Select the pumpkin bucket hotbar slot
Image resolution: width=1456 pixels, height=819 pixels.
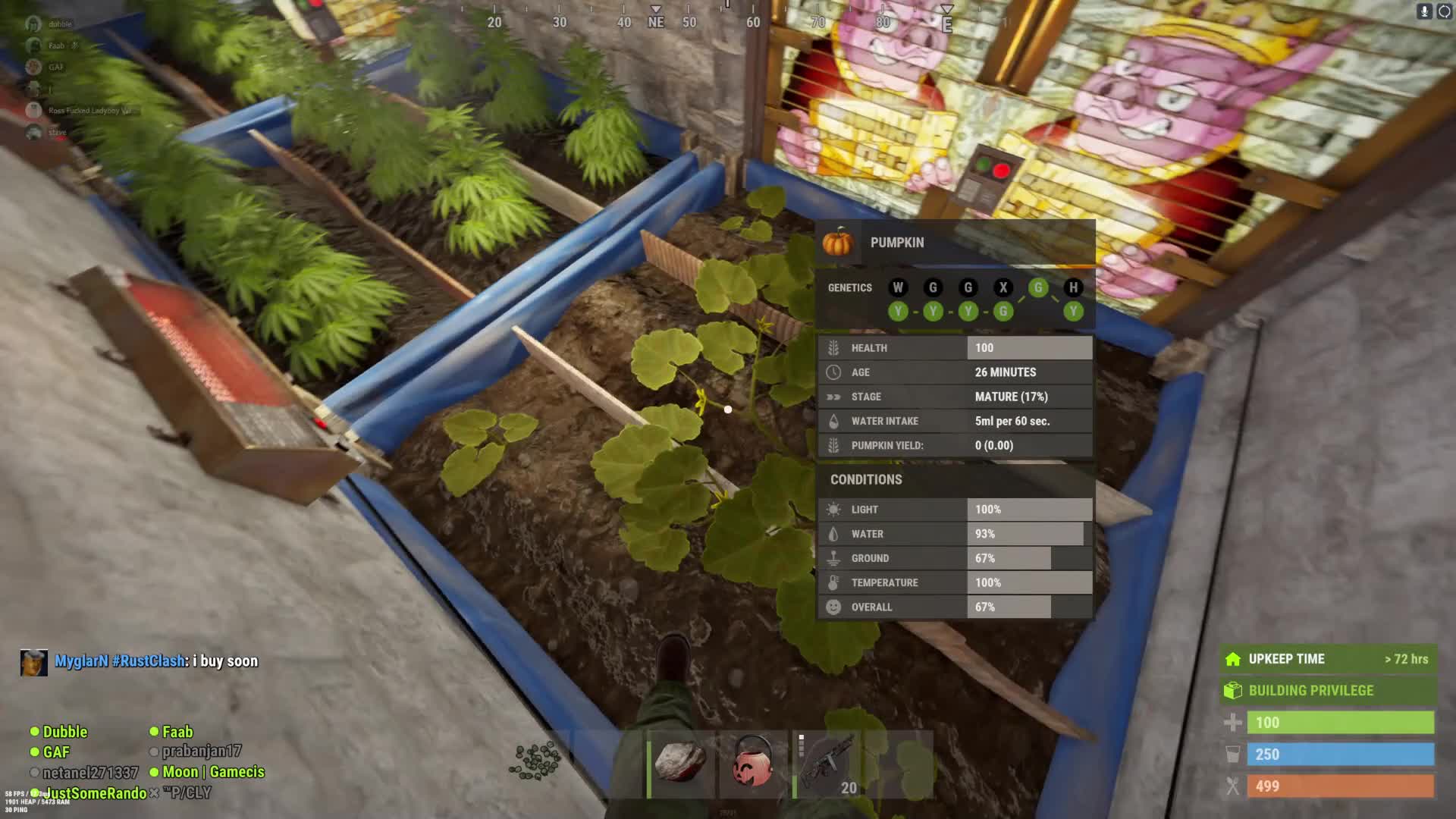pos(752,762)
